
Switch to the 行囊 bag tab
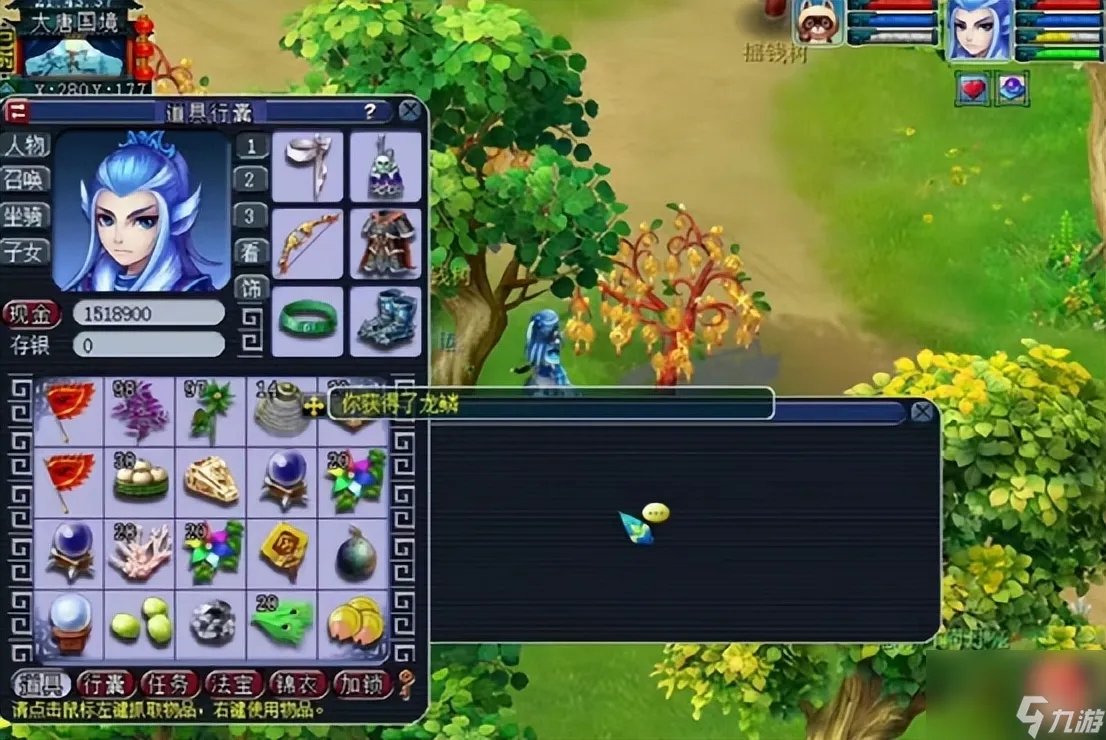[x=105, y=683]
